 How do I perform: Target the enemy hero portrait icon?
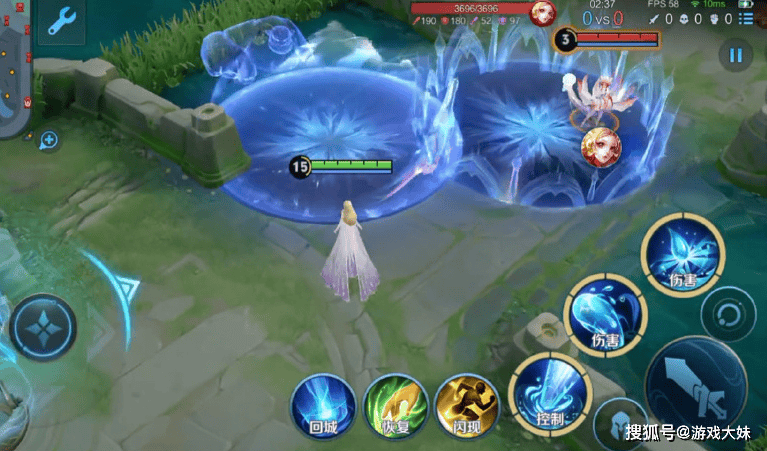(x=601, y=146)
